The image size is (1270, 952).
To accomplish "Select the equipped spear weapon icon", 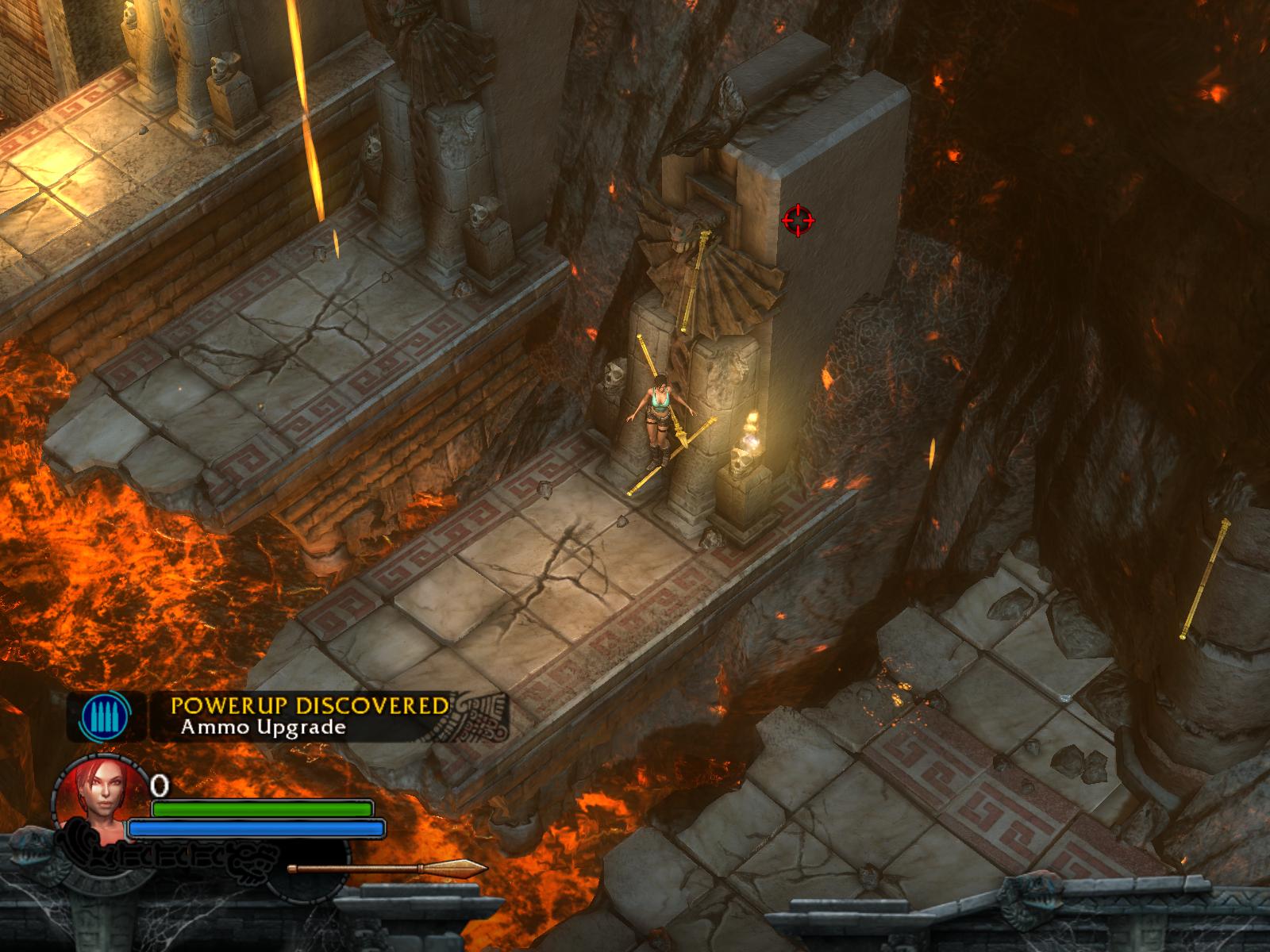I will pyautogui.click(x=387, y=867).
